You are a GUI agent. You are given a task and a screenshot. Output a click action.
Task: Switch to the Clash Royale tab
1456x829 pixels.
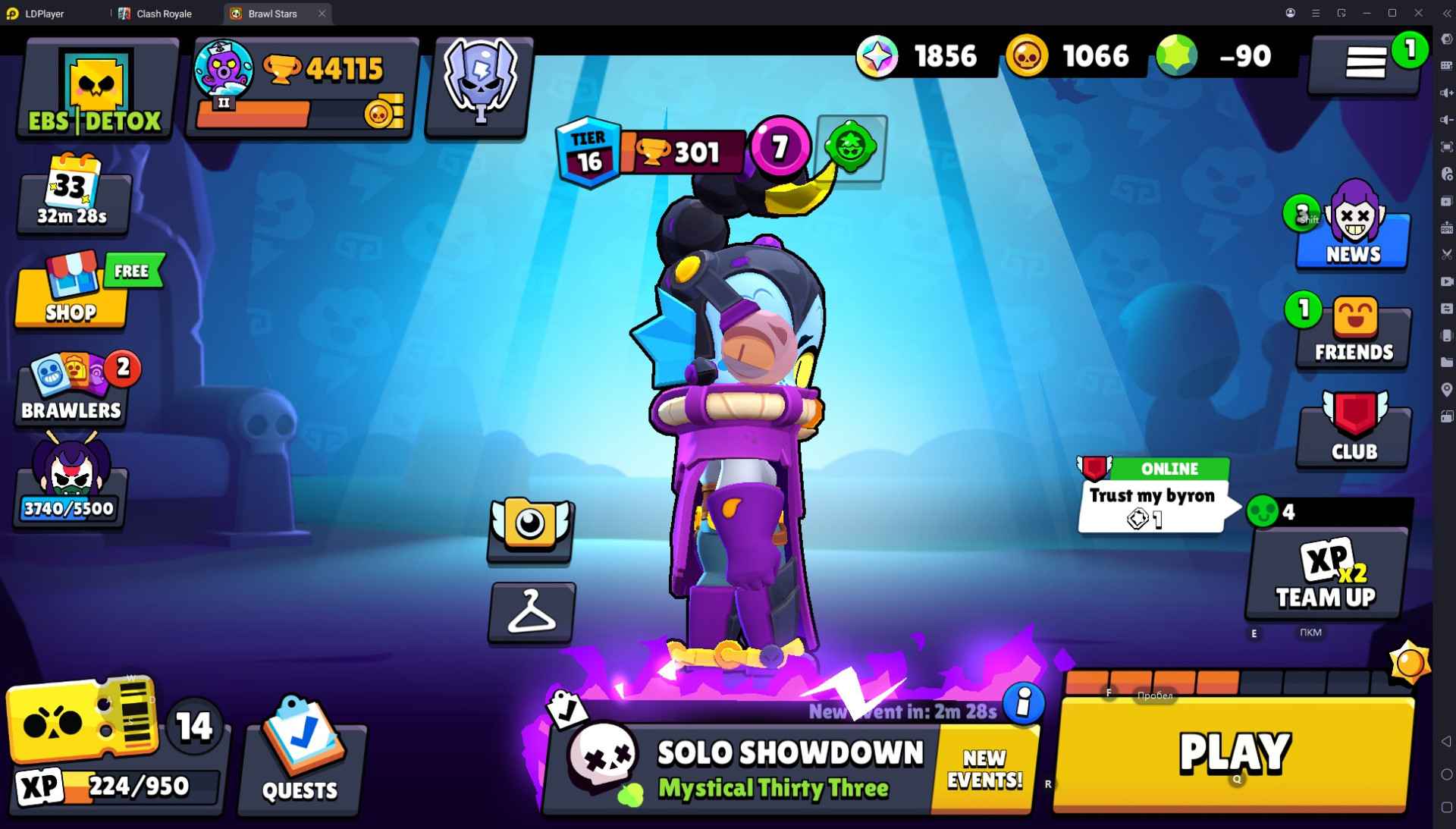pos(163,13)
